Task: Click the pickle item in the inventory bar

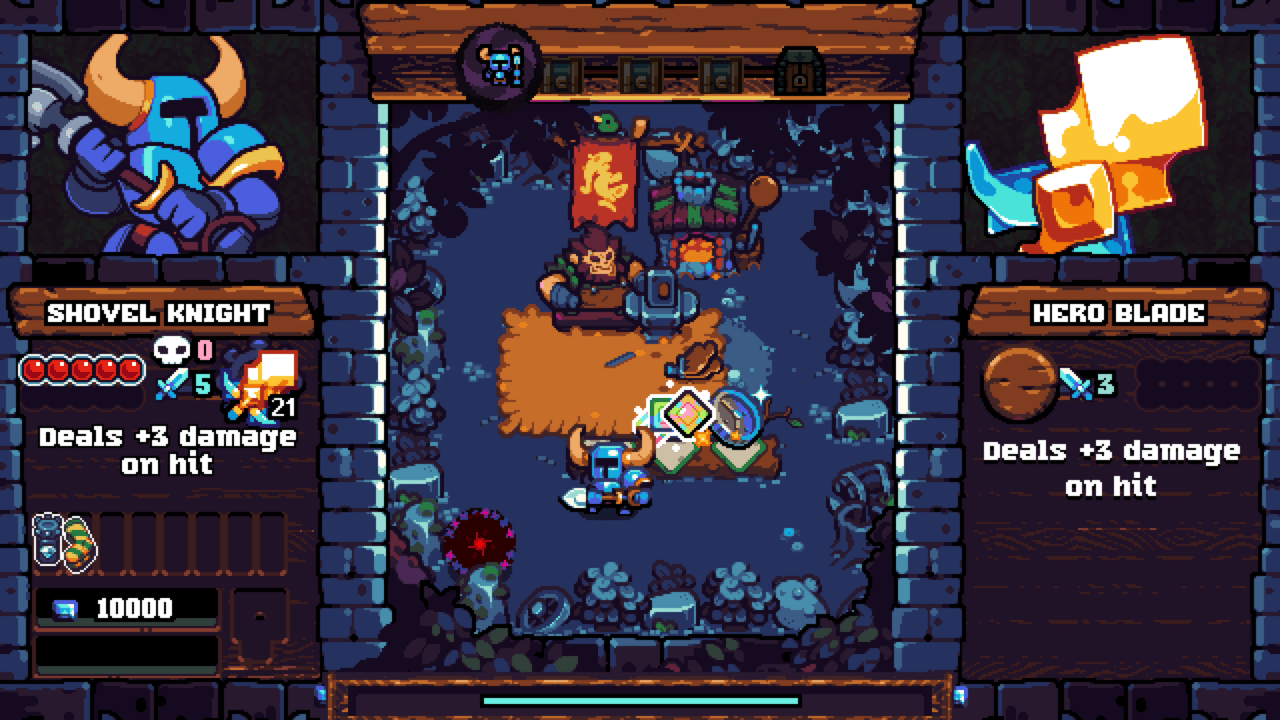Action: pos(76,537)
